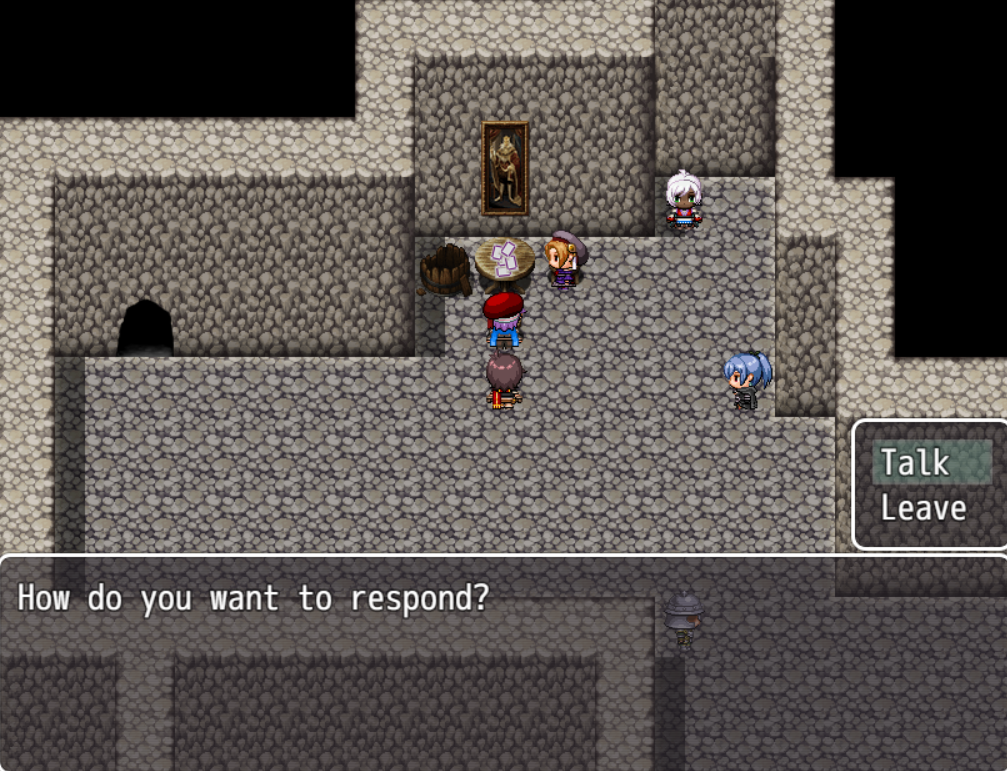
Task: Choose the Talk response option
Action: tap(915, 463)
